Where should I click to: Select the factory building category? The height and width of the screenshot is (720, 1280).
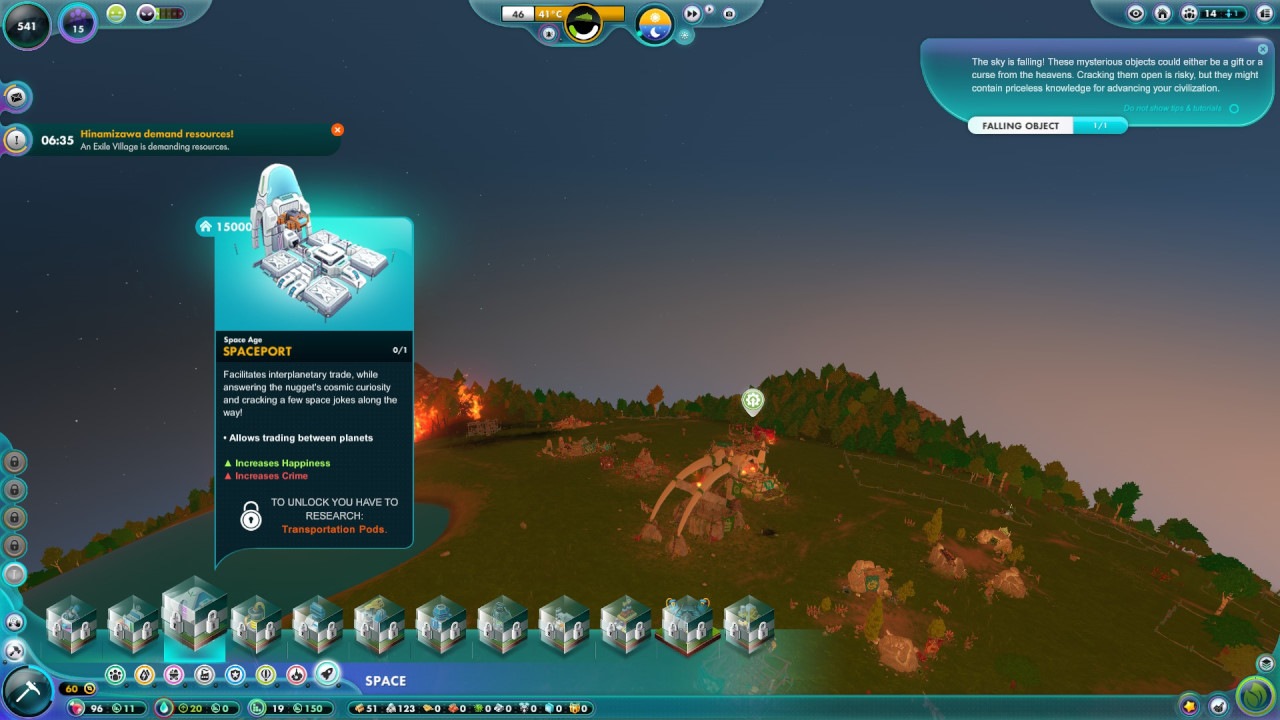[205, 675]
